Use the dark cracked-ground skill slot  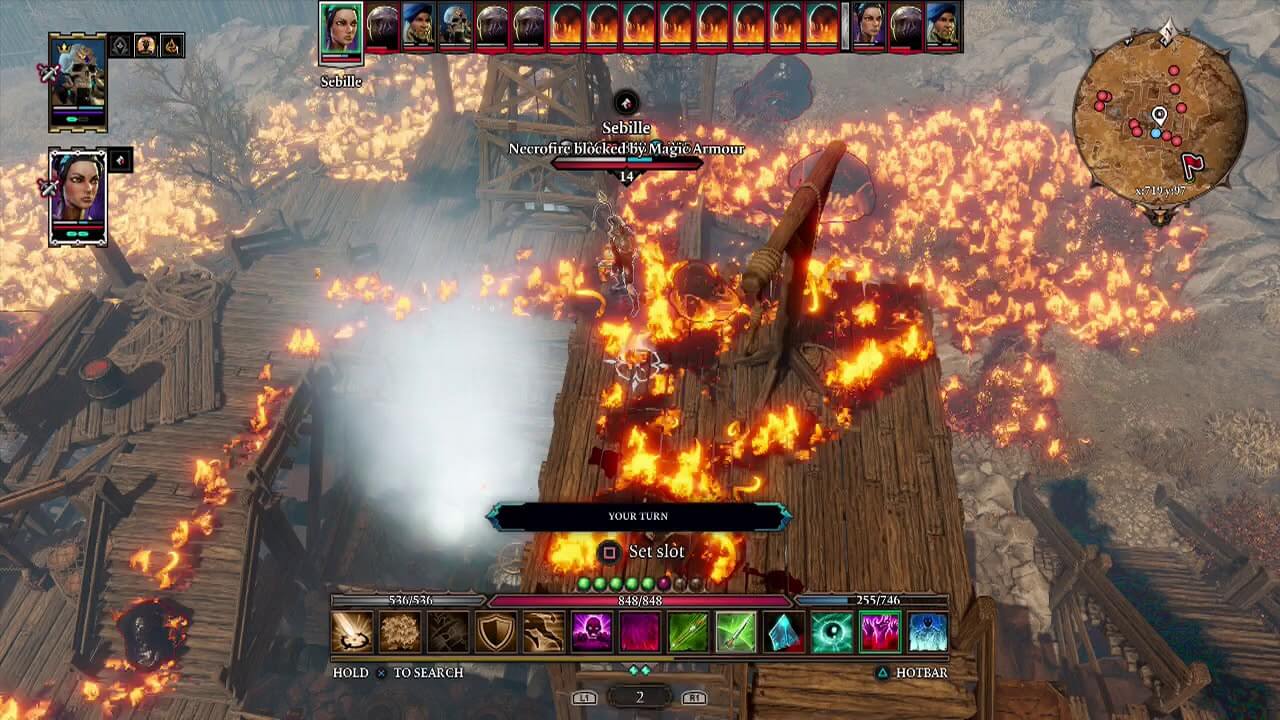point(448,632)
